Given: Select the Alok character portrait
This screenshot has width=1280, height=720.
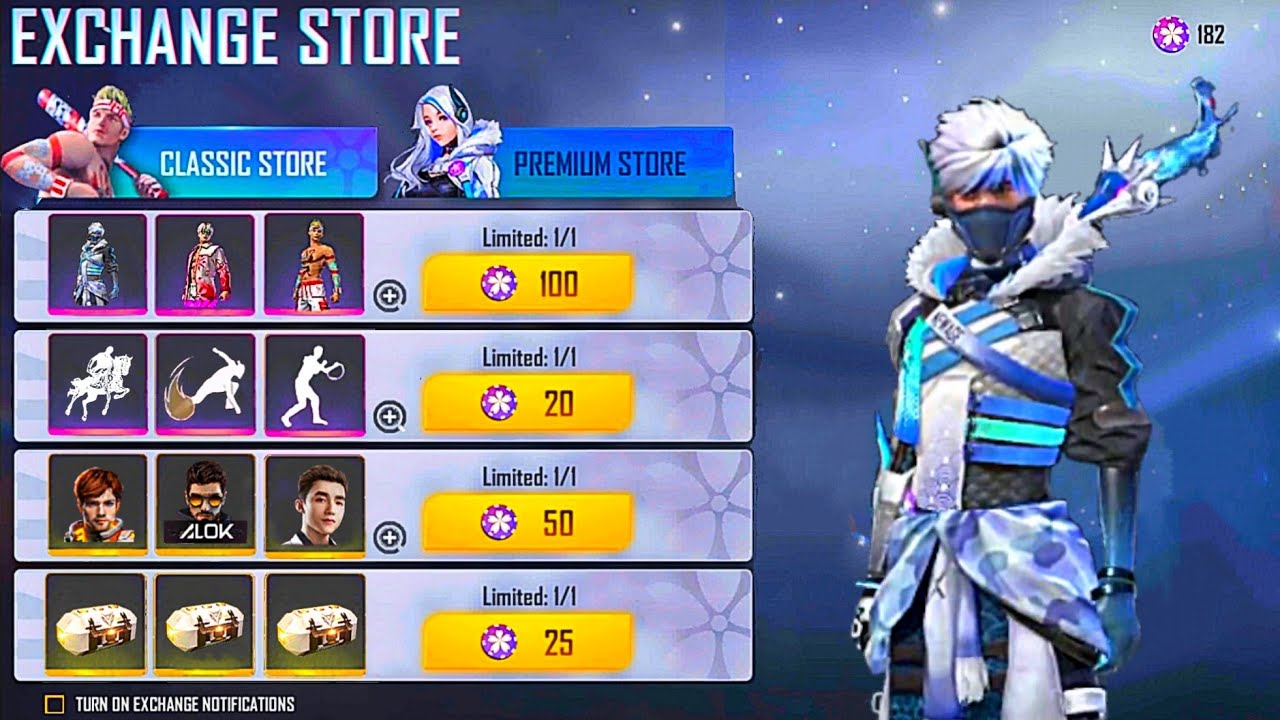Looking at the screenshot, I should click(205, 504).
